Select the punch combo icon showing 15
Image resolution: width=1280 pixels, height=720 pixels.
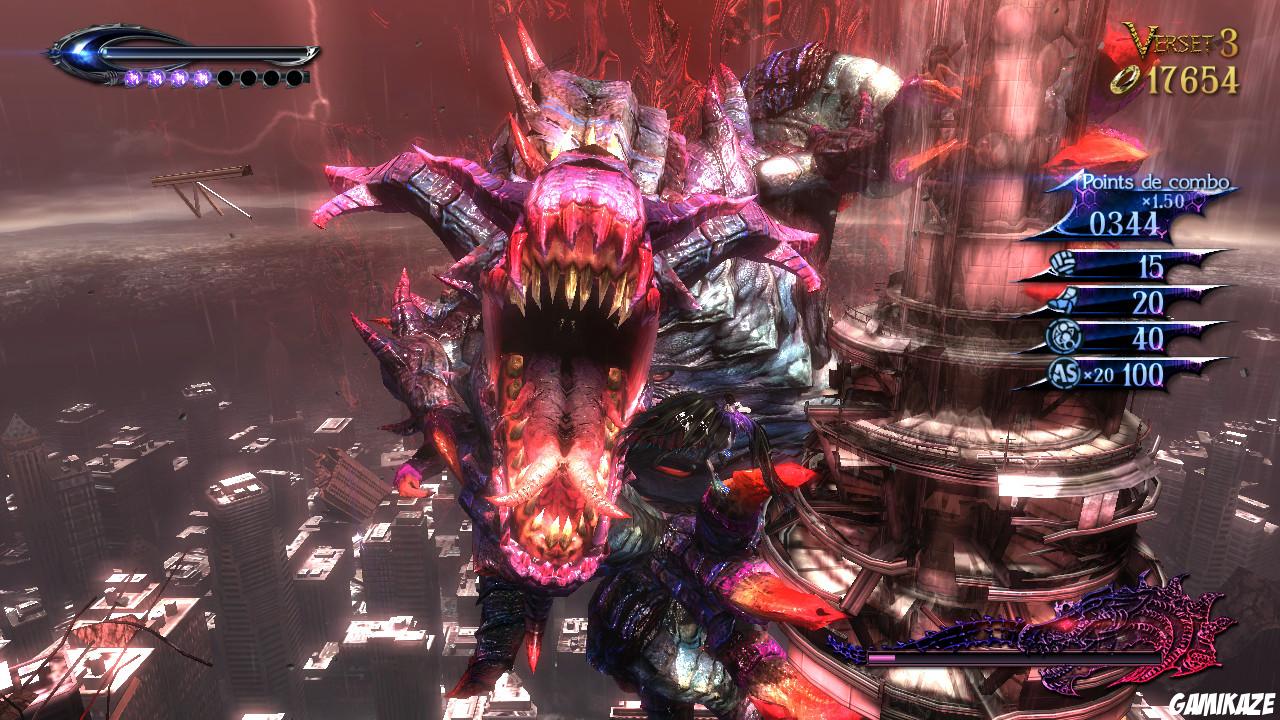tap(1063, 264)
